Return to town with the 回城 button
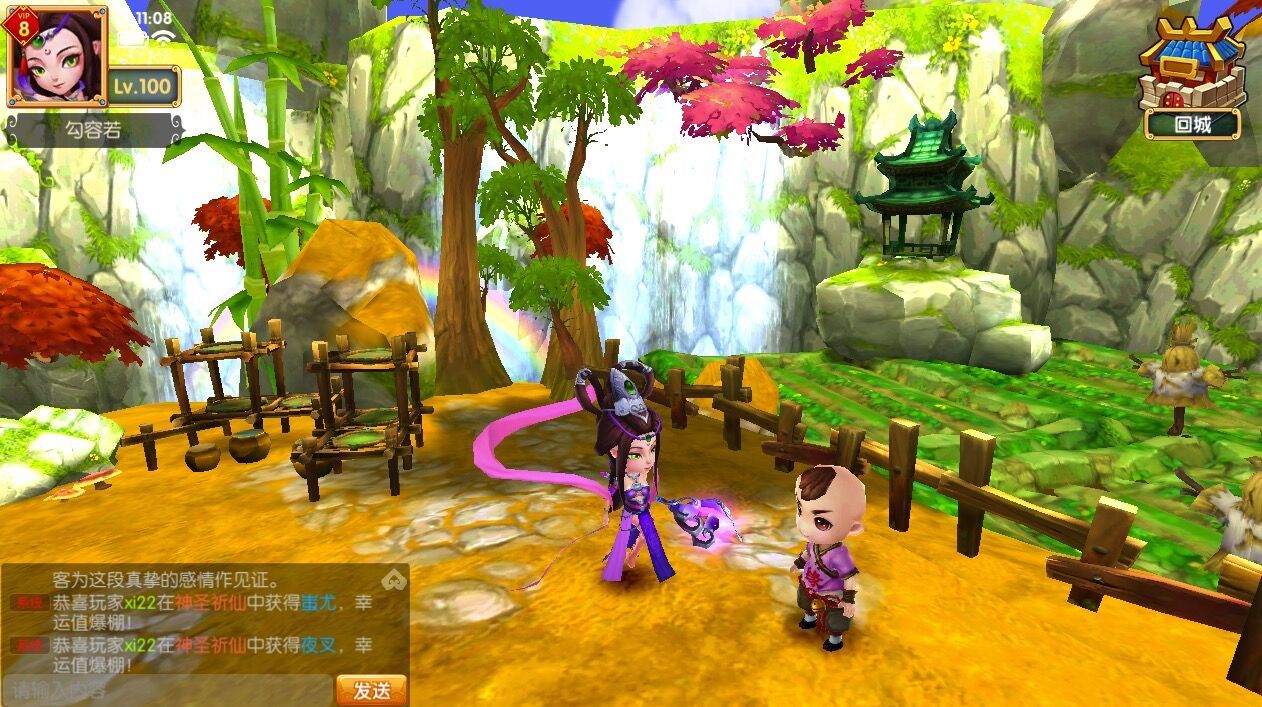Viewport: 1262px width, 707px height. click(1192, 125)
